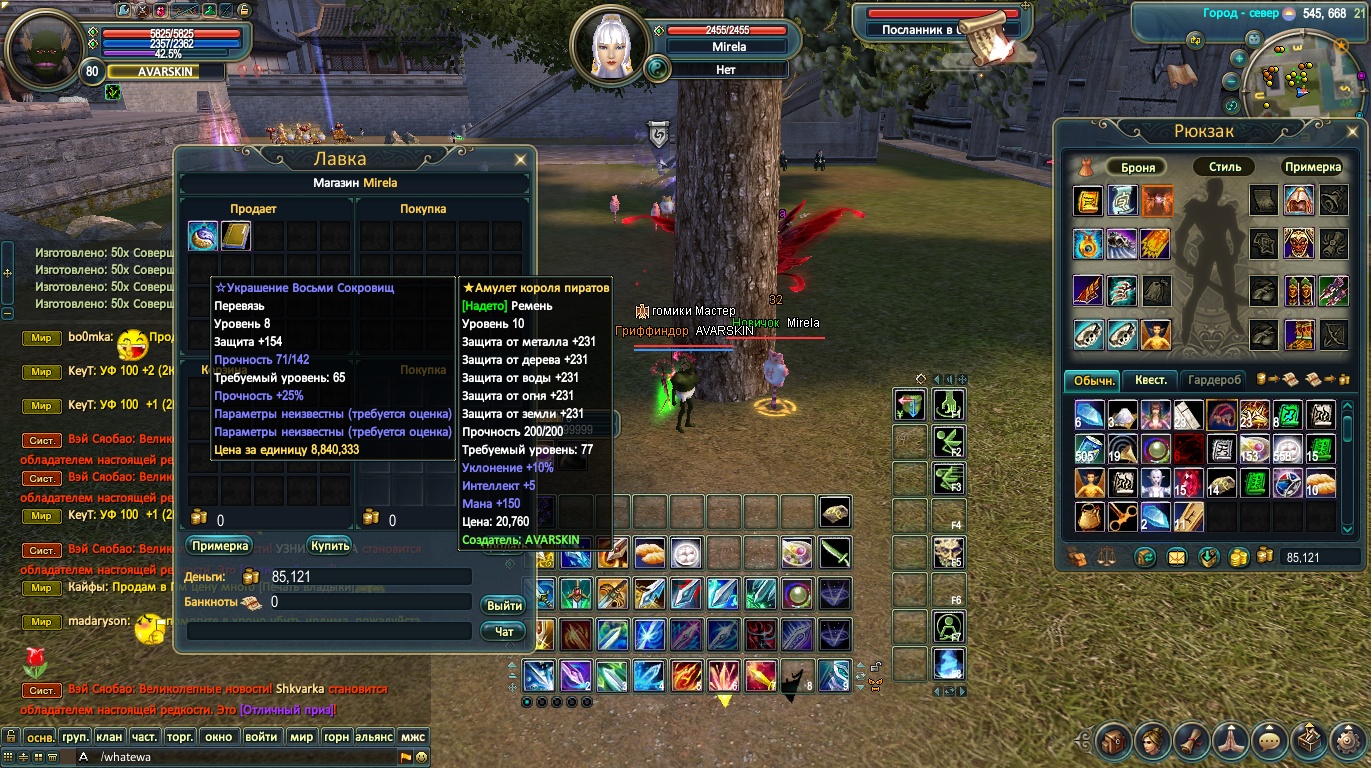Close the Лавка shop window
The image size is (1371, 768).
(x=520, y=159)
